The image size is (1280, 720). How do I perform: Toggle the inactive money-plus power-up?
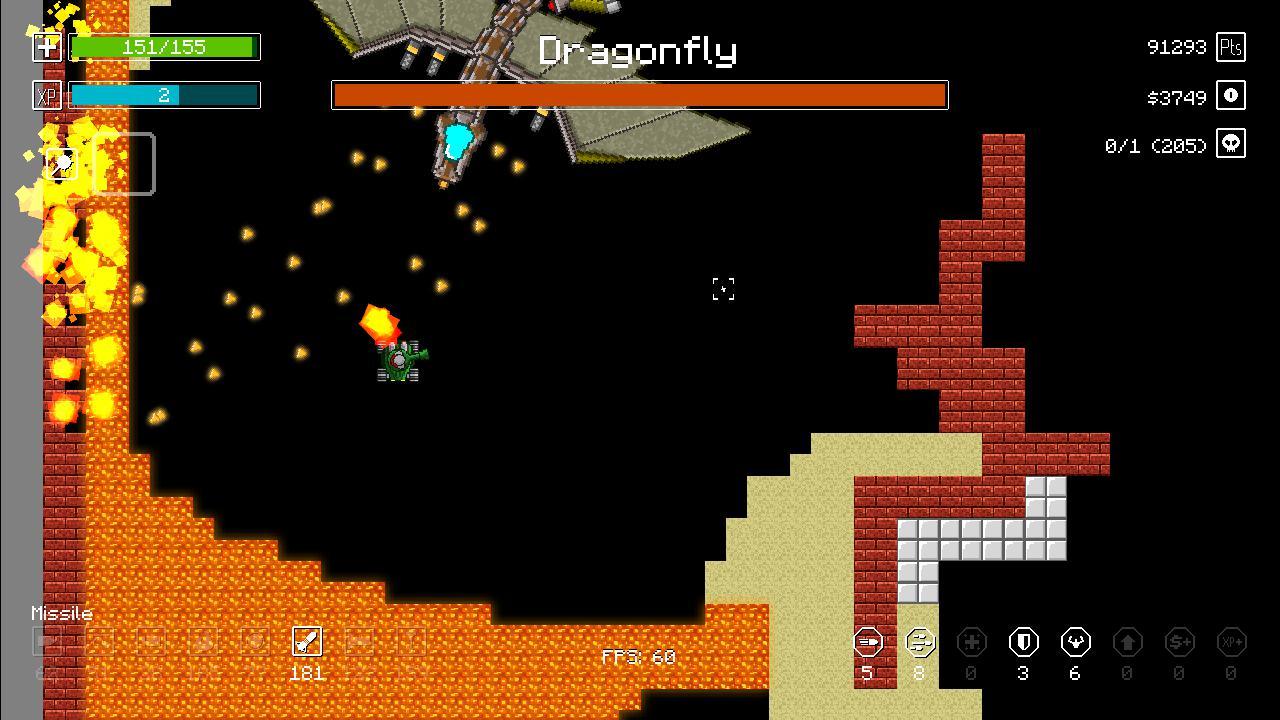point(1180,641)
